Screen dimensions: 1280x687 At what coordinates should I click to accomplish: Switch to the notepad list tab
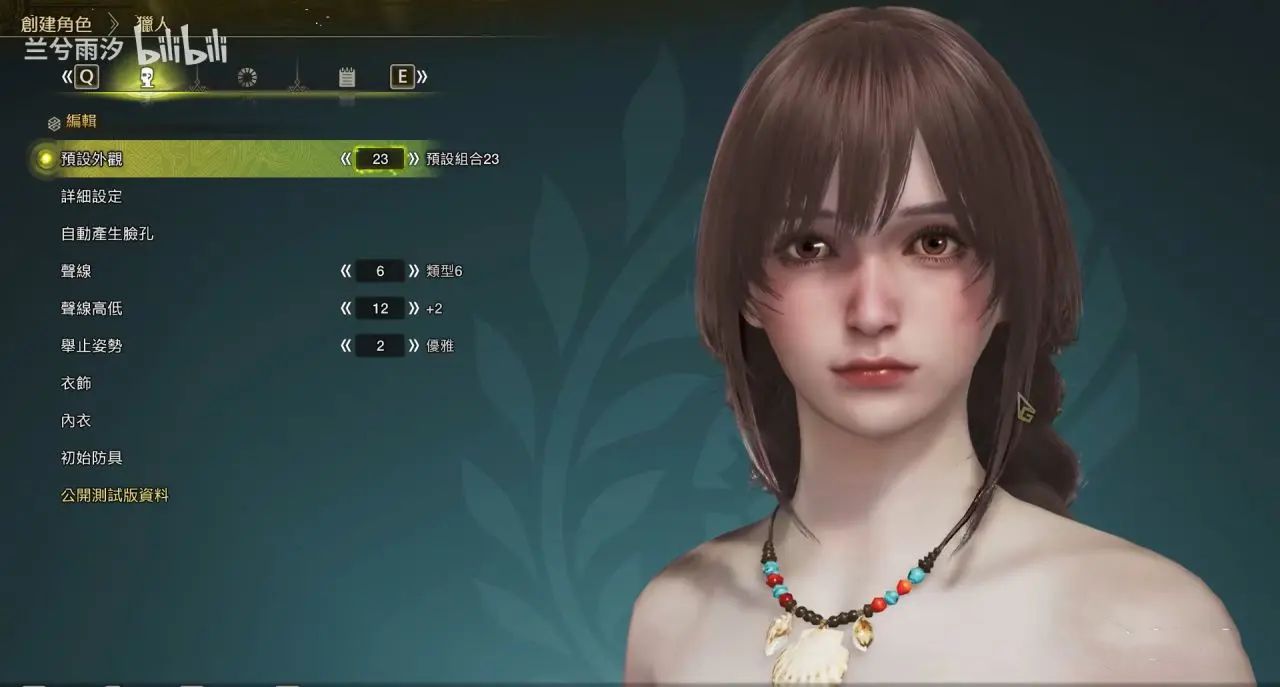(347, 77)
